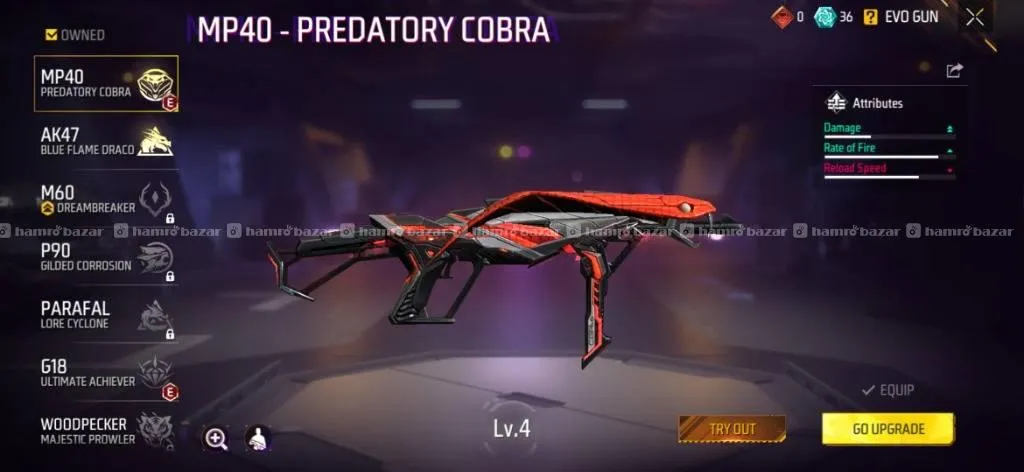Tap the red diamond currency counter
The image size is (1024, 472).
(x=787, y=17)
